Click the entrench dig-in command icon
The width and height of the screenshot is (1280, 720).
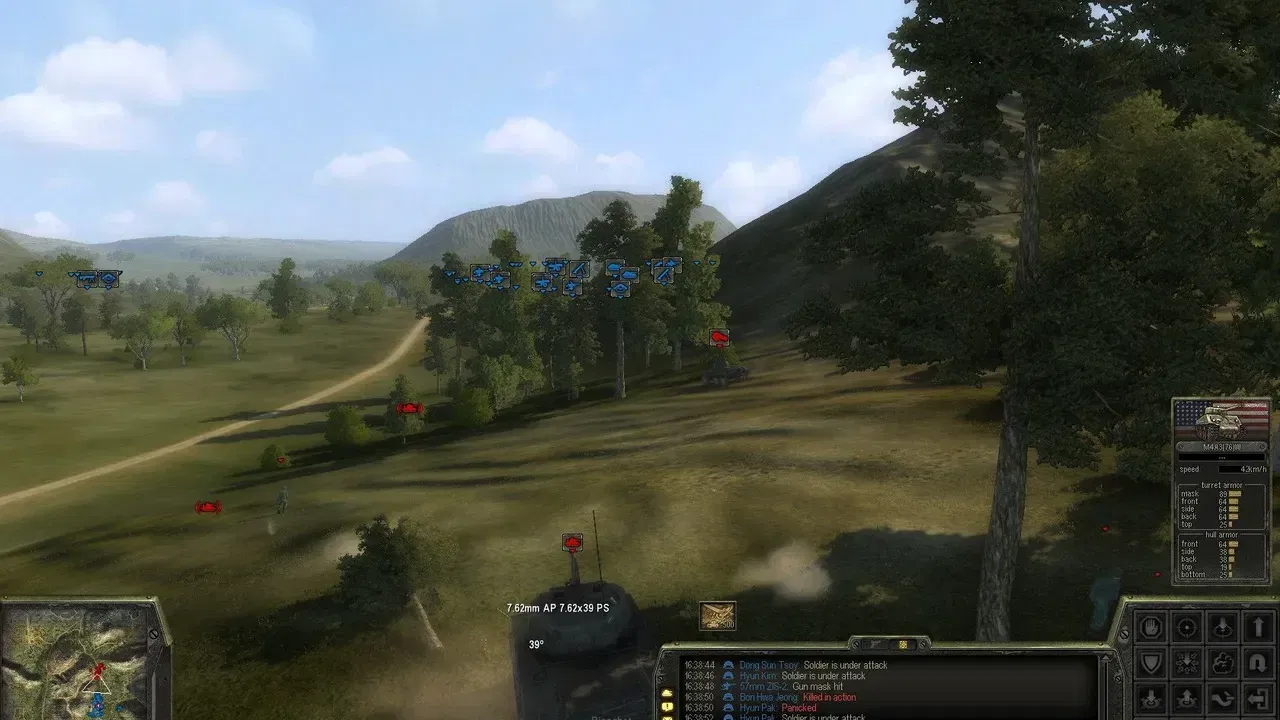[1186, 662]
